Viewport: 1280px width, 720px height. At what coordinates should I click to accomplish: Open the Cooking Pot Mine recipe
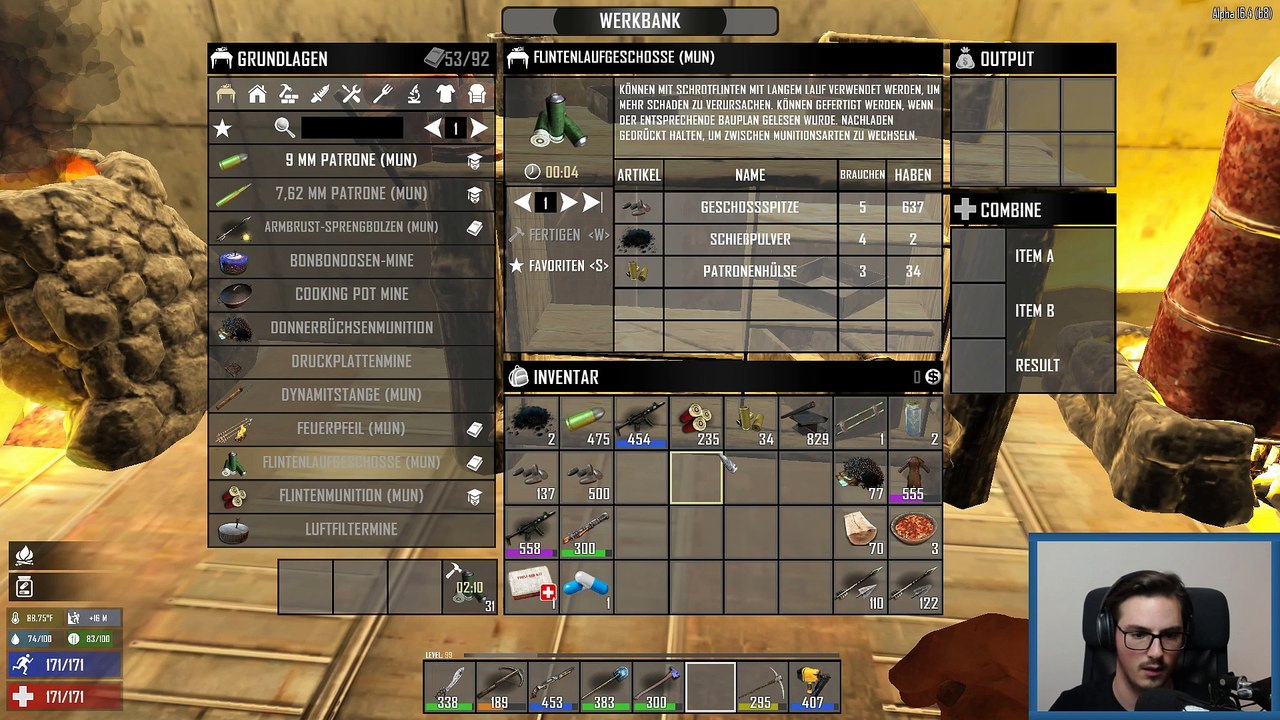pyautogui.click(x=351, y=294)
